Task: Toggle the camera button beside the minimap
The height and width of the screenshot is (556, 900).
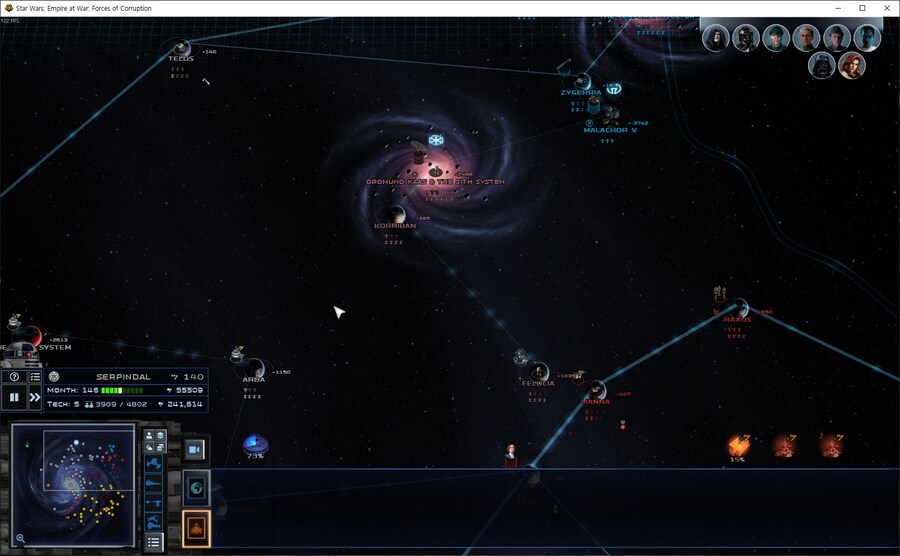Action: [x=196, y=448]
